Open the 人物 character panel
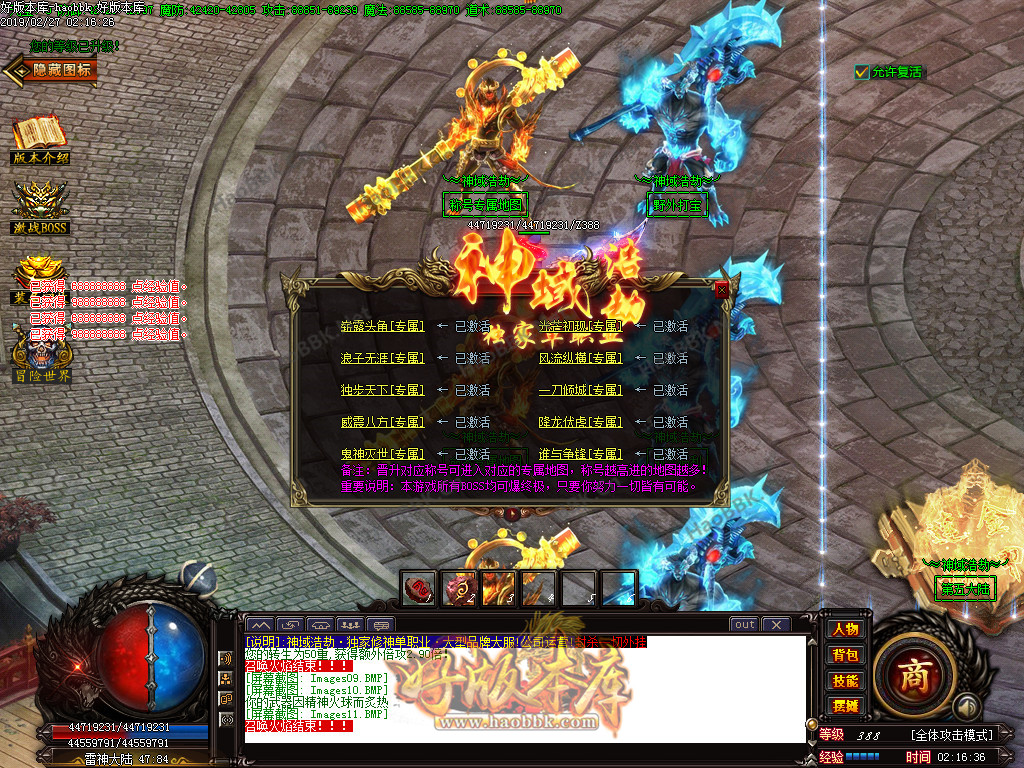Image resolution: width=1024 pixels, height=768 pixels. point(845,629)
